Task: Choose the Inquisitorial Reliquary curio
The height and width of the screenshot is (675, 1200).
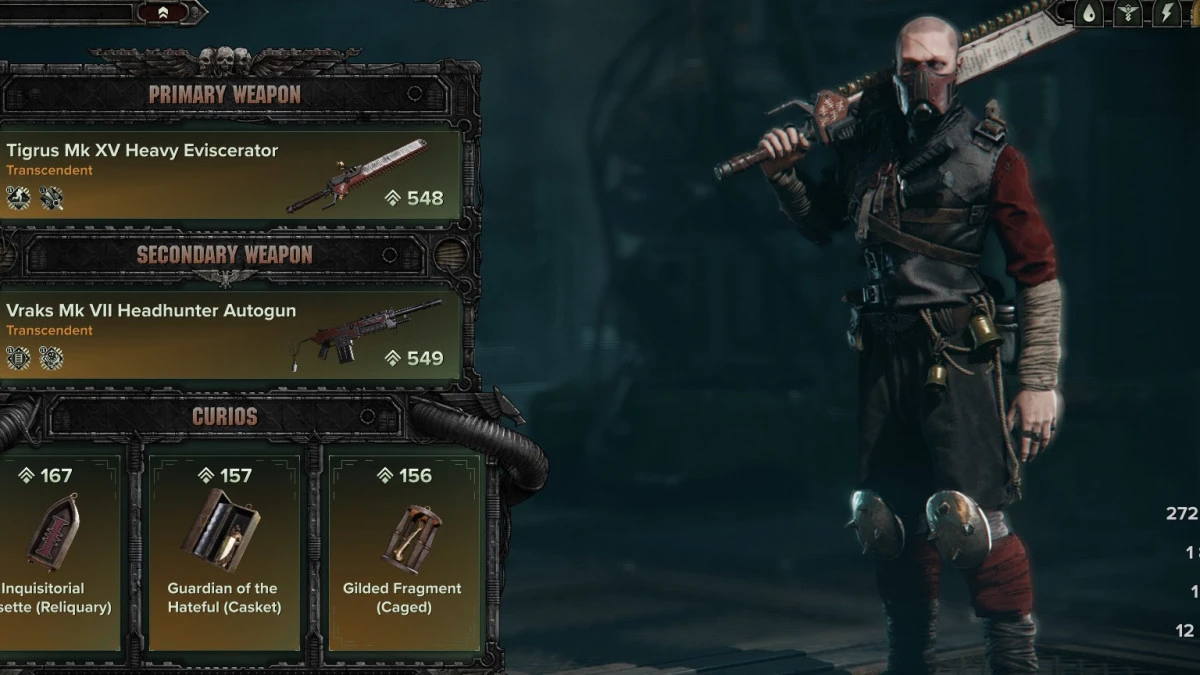Action: (60, 550)
